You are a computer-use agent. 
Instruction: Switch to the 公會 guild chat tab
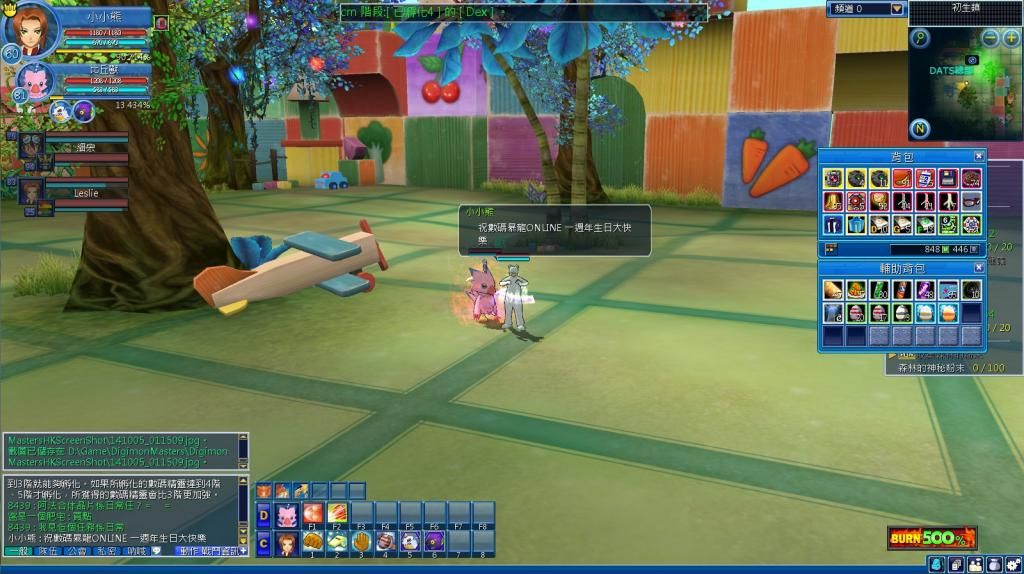click(77, 551)
